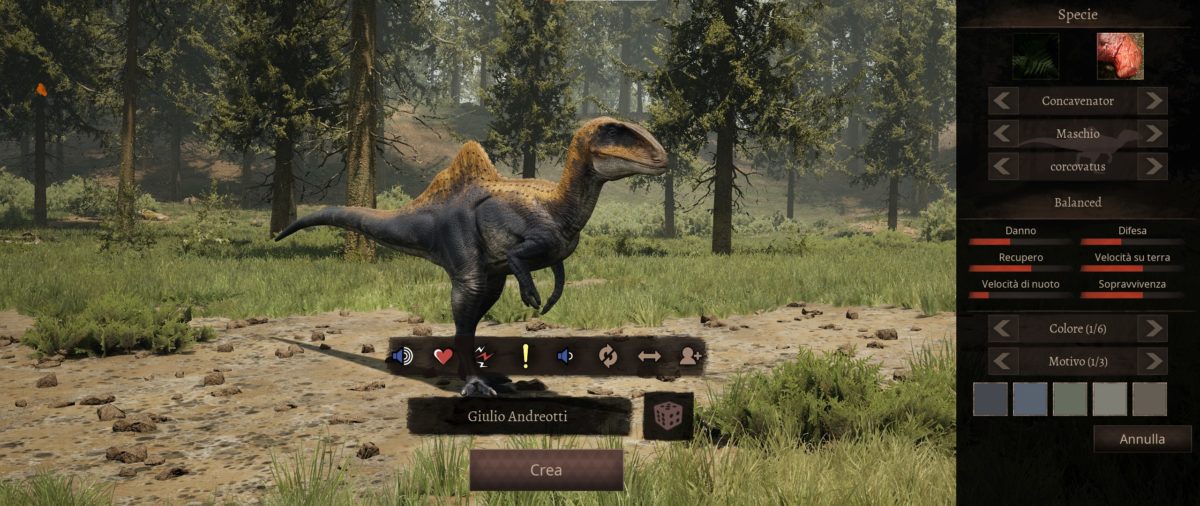Switch to the species after Concavenator
1200x506 pixels.
[1152, 101]
